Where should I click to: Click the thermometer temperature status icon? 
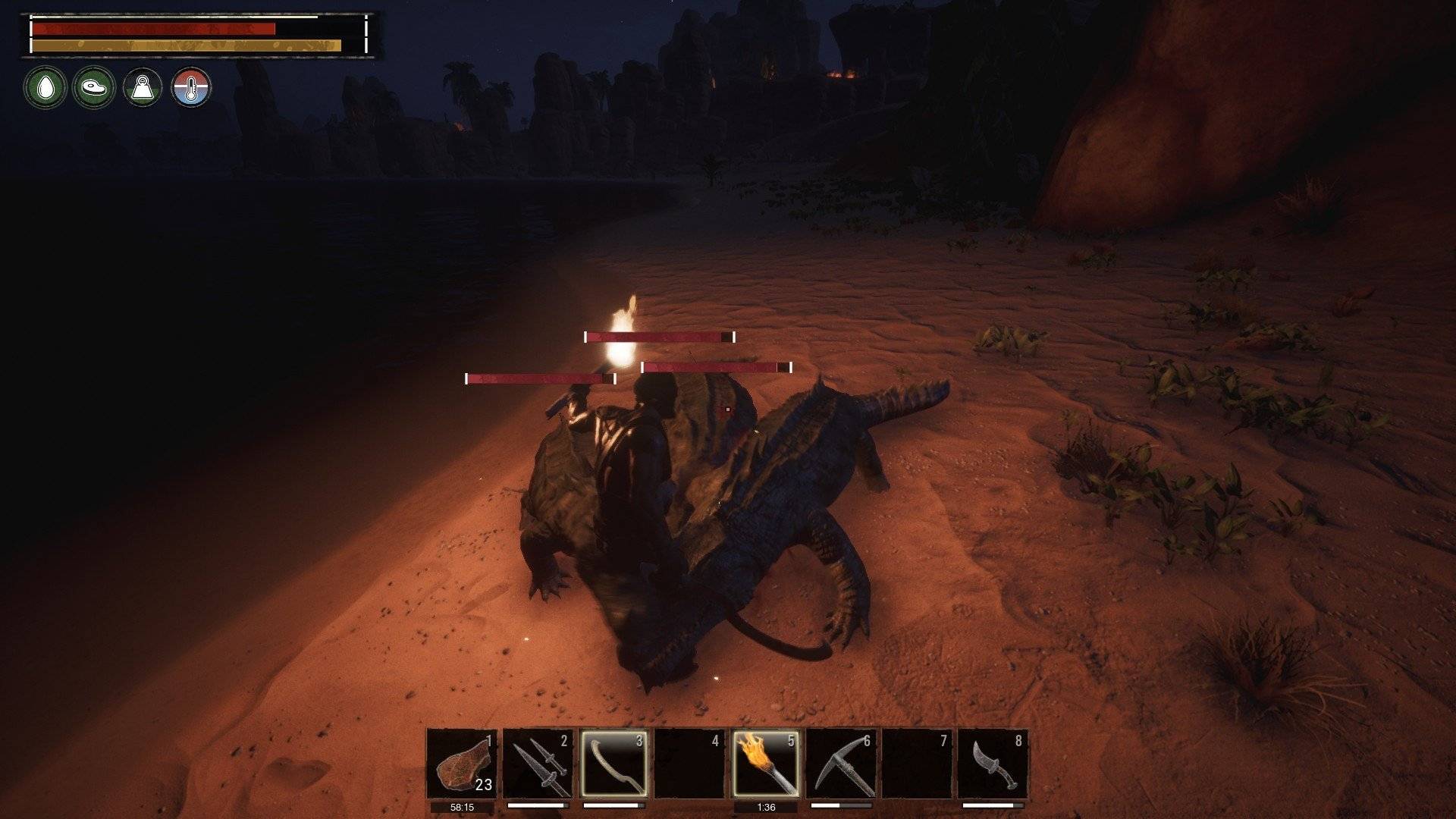191,88
